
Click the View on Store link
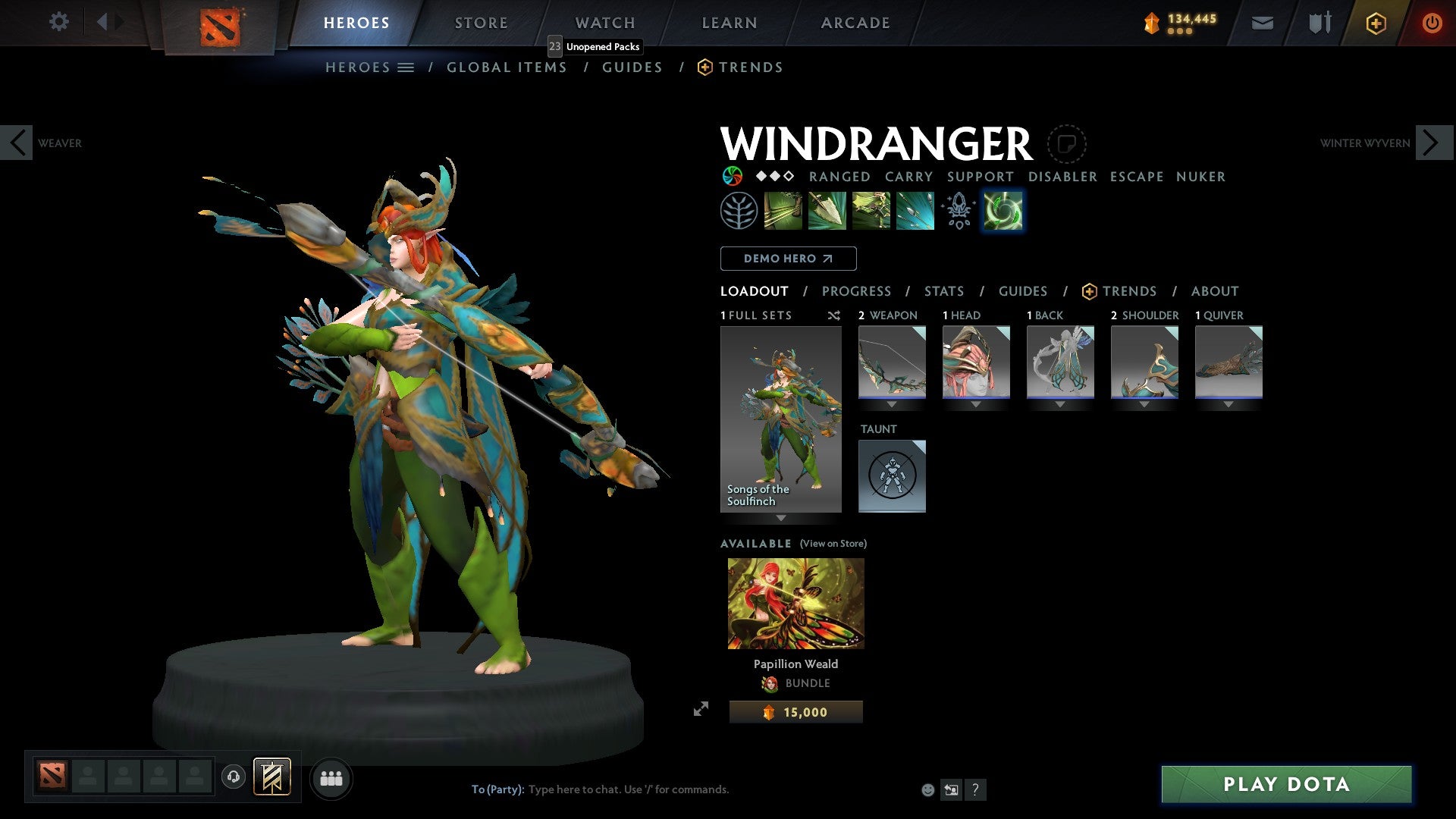pos(833,544)
